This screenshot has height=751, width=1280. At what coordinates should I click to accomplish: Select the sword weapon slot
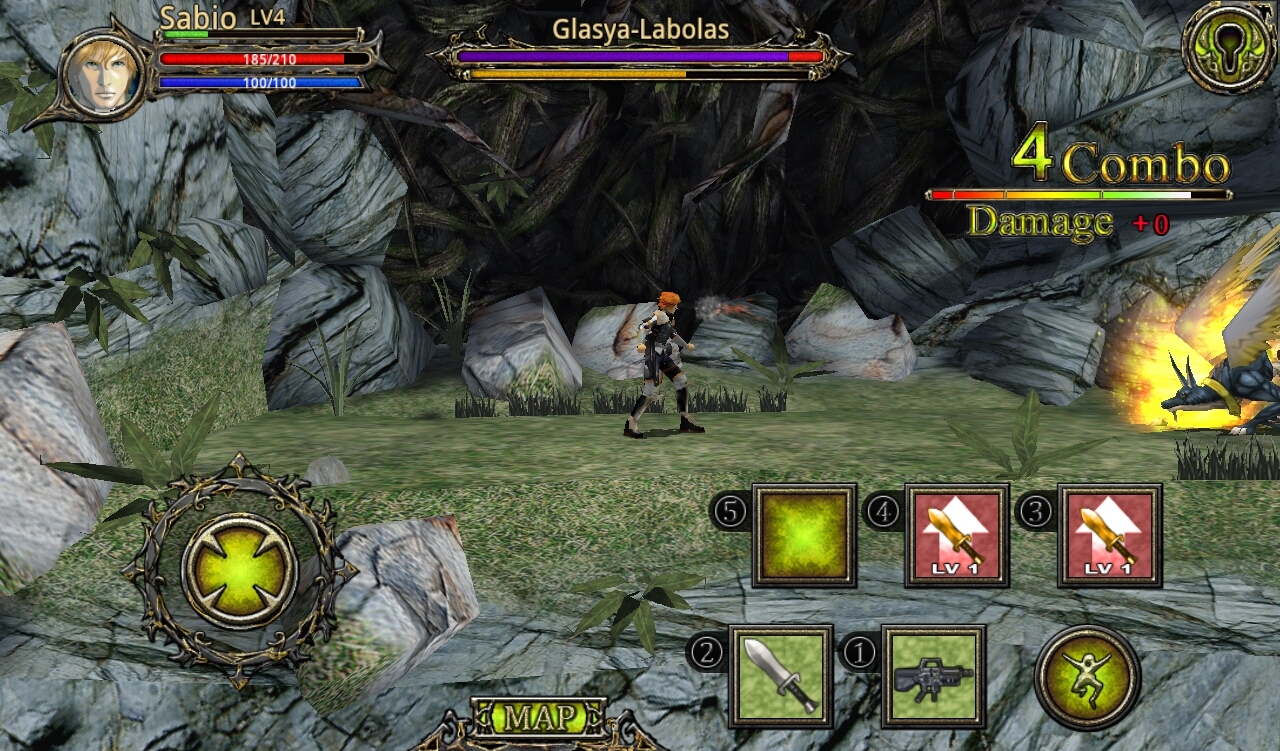pyautogui.click(x=780, y=676)
